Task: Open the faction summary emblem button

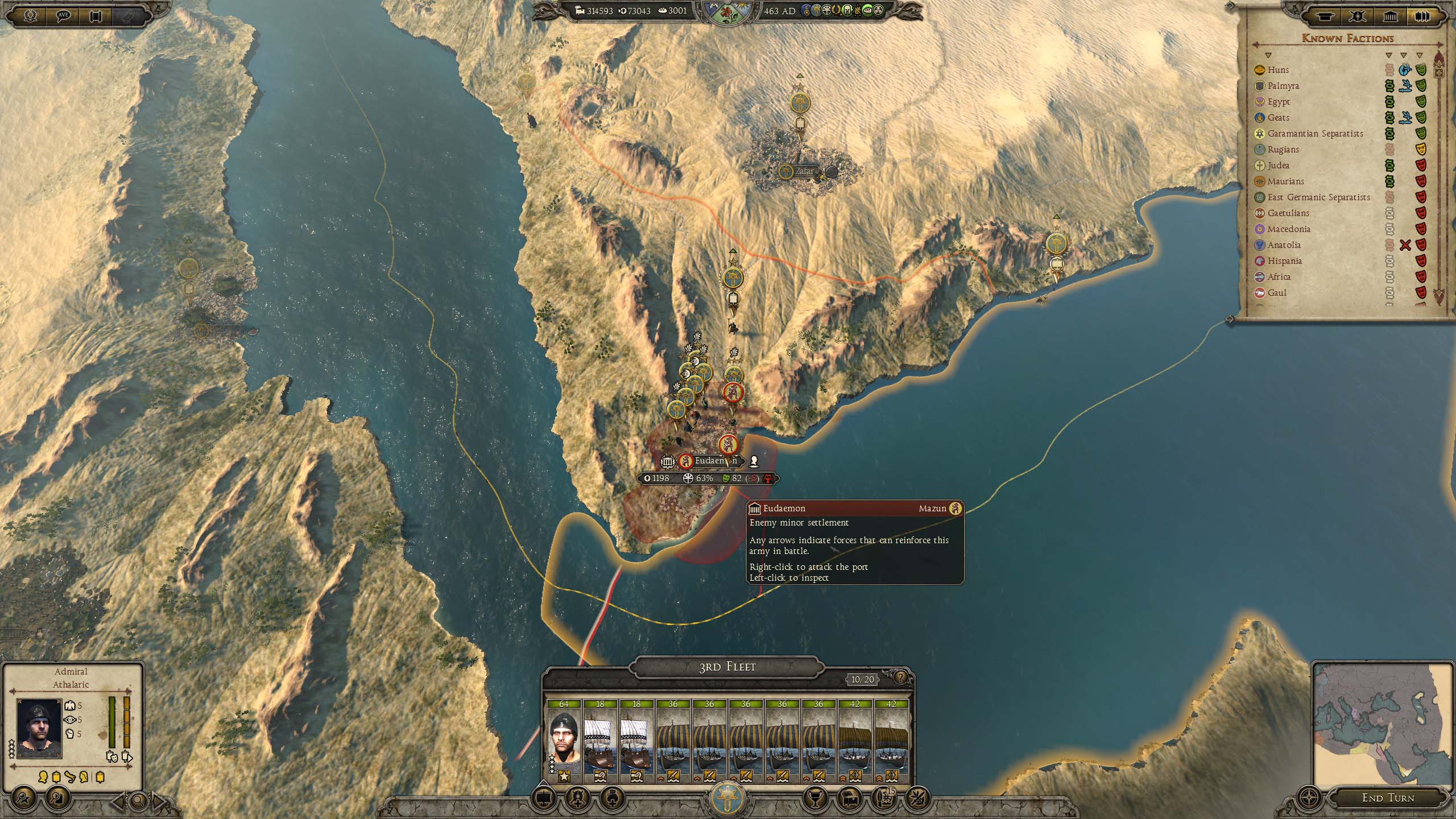Action: (727, 797)
